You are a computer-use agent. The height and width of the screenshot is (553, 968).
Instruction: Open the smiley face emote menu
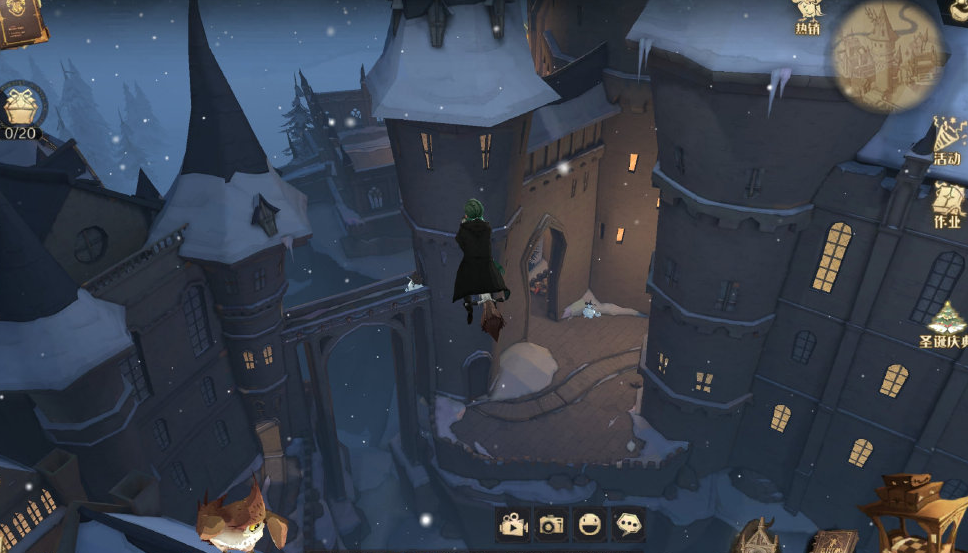pos(590,523)
